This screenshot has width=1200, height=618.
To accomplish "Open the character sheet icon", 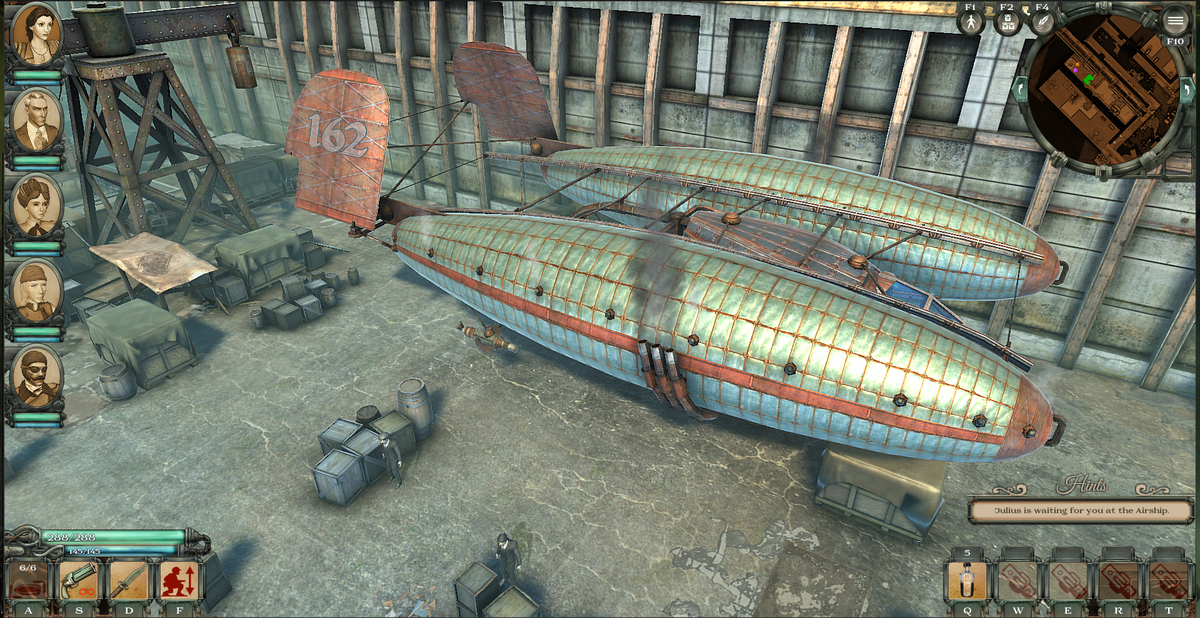I will [970, 21].
